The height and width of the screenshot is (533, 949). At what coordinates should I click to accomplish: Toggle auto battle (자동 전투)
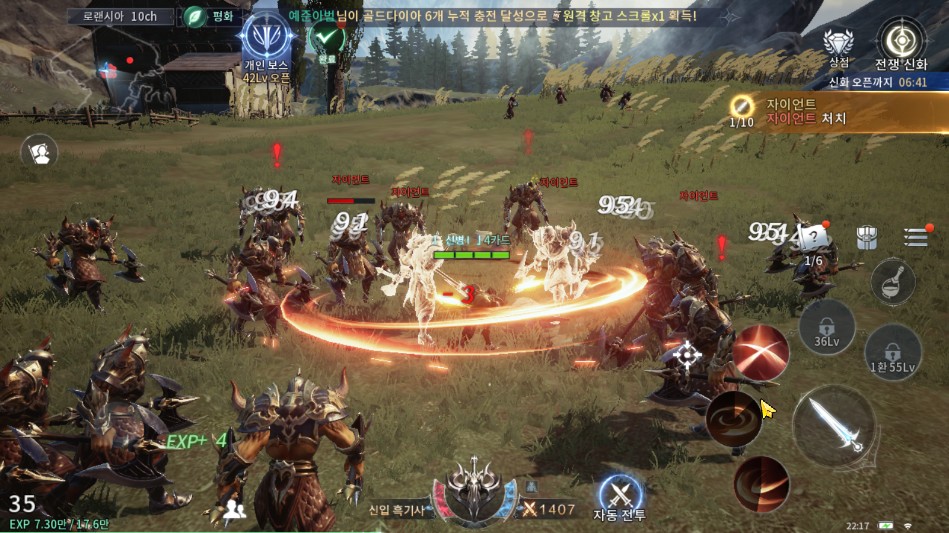(620, 497)
